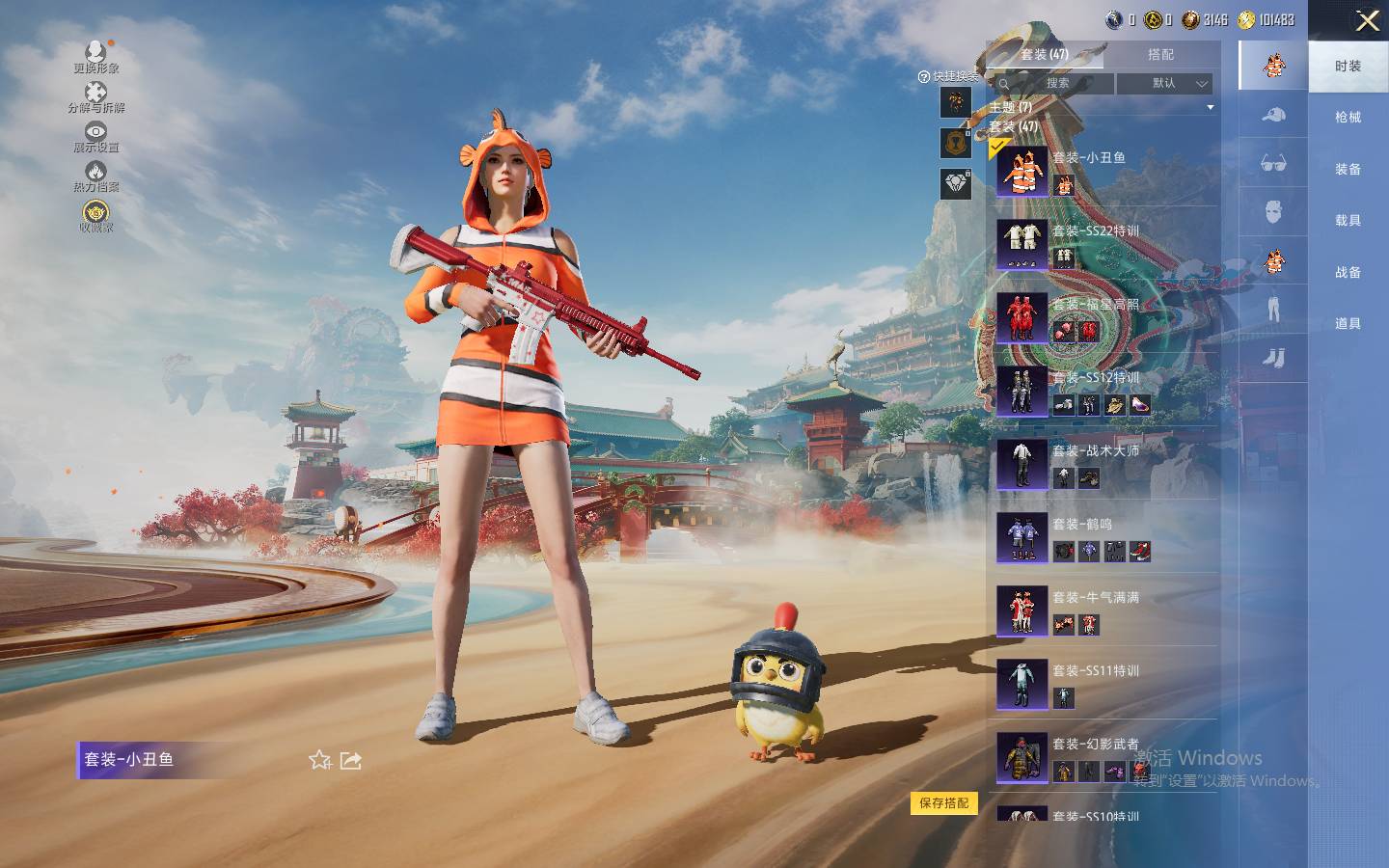Switch to the 道具 items tab

click(x=1348, y=324)
